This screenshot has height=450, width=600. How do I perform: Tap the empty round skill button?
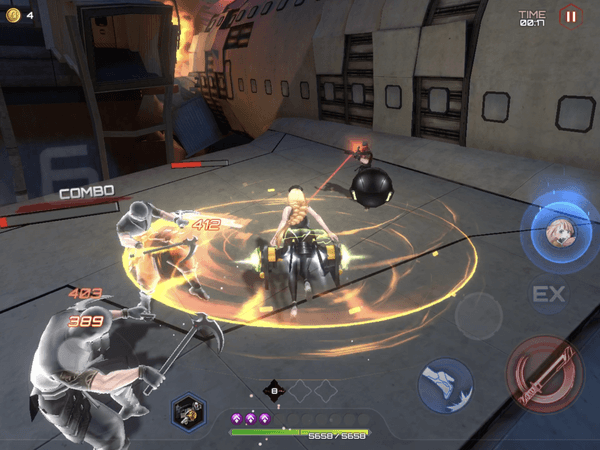[476, 318]
